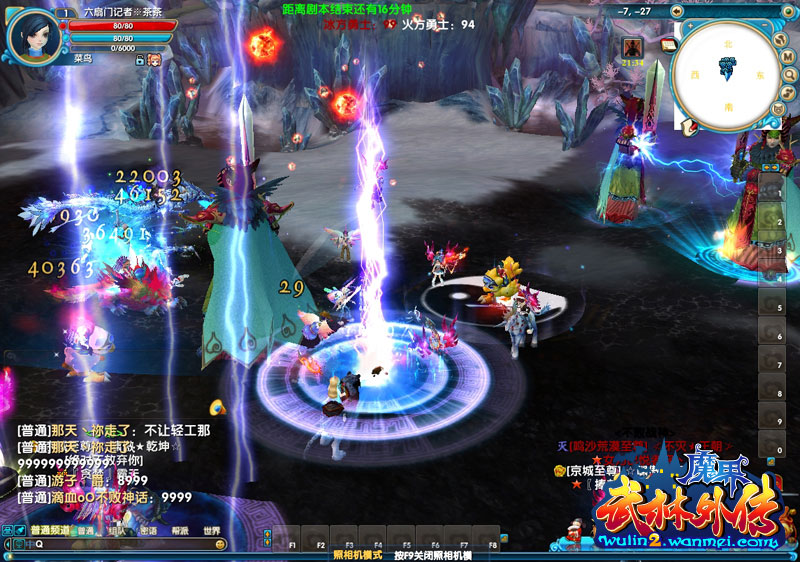Click the chat text input box

coord(120,545)
